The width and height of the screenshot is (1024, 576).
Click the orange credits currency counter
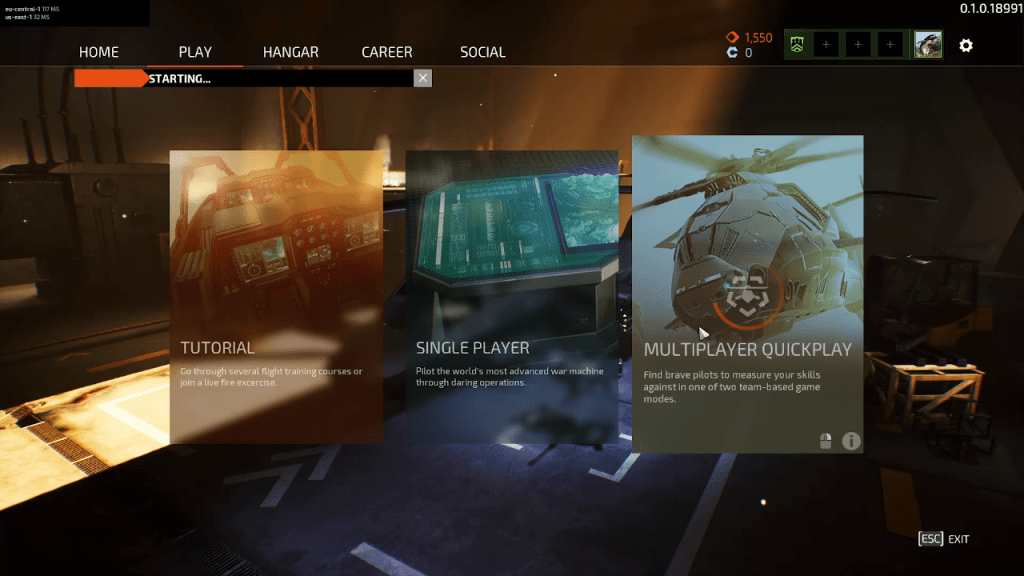[750, 38]
